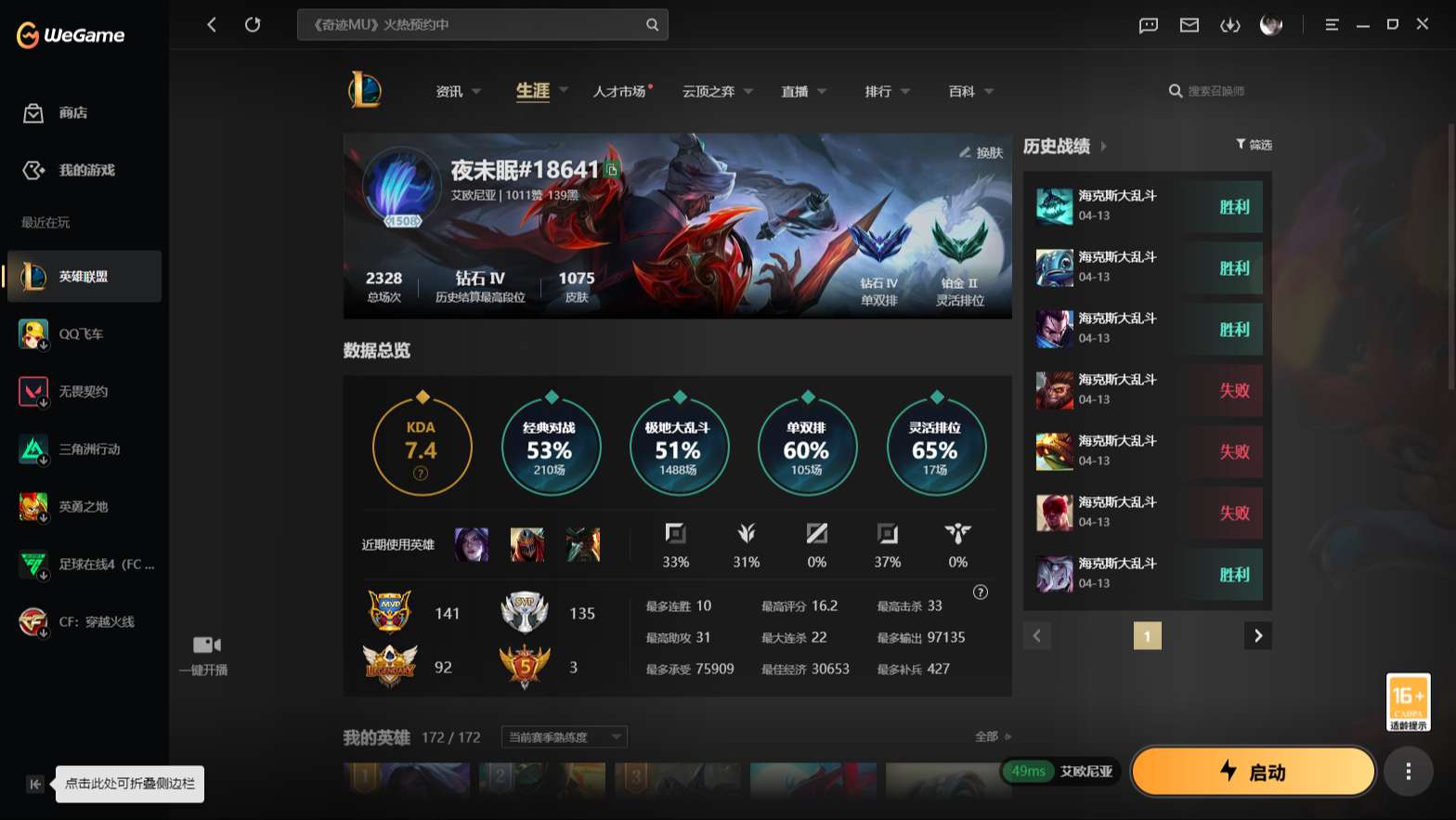Screen dimensions: 1456x820
Task: Collapse the left sidebar
Action: (34, 784)
